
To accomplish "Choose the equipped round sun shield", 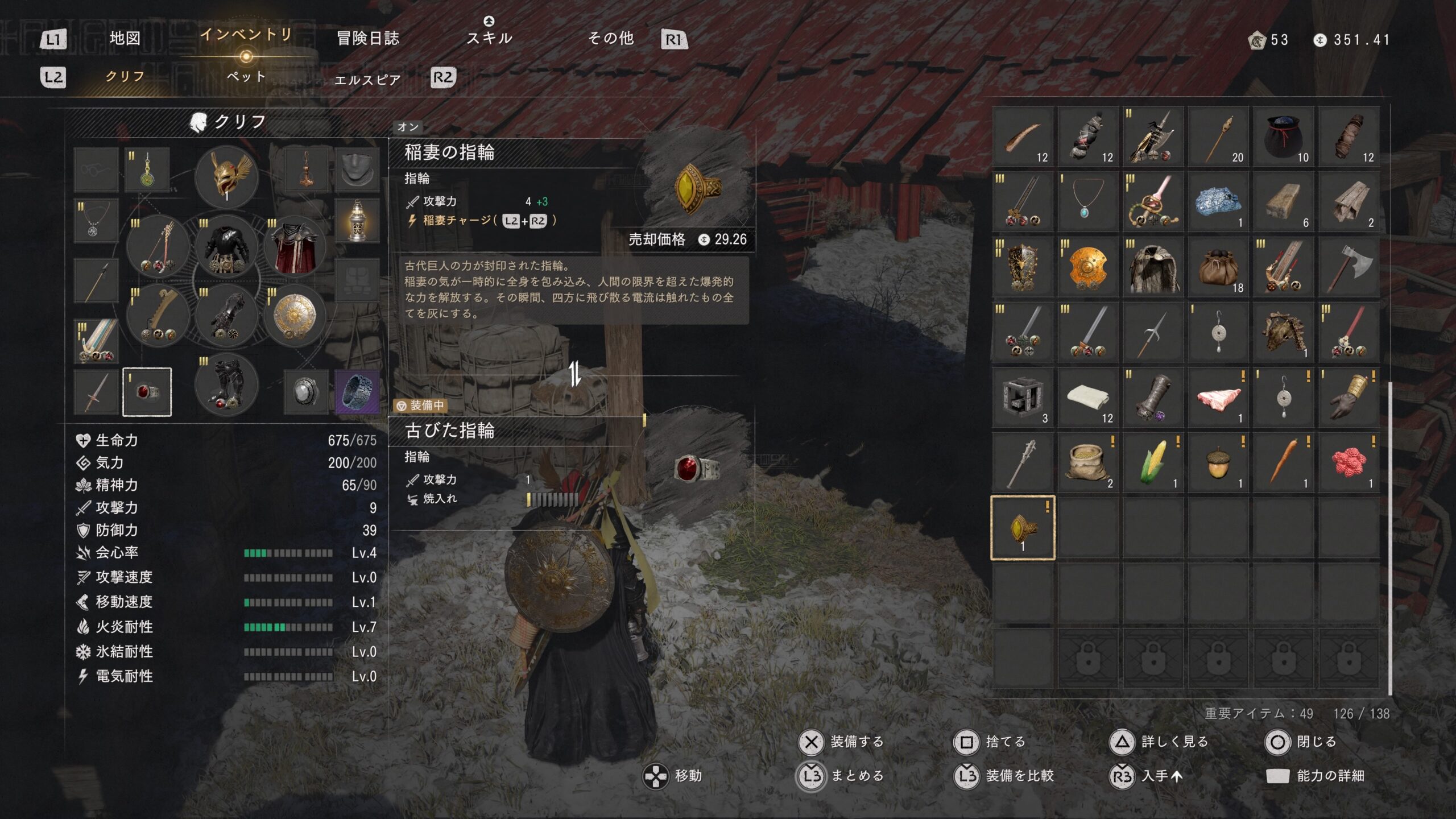I will click(x=295, y=317).
